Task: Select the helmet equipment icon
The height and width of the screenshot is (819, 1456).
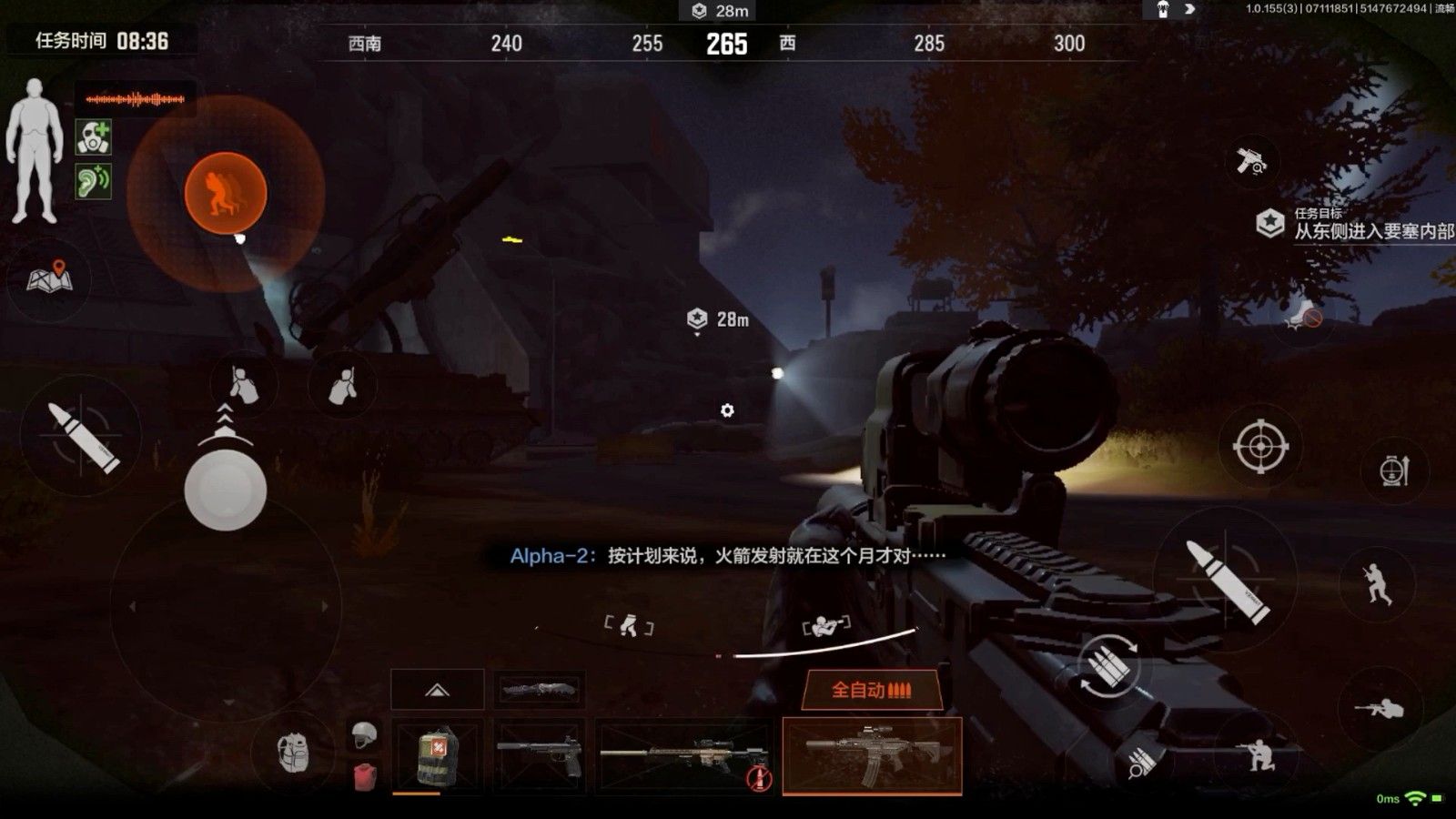Action: coord(364,734)
